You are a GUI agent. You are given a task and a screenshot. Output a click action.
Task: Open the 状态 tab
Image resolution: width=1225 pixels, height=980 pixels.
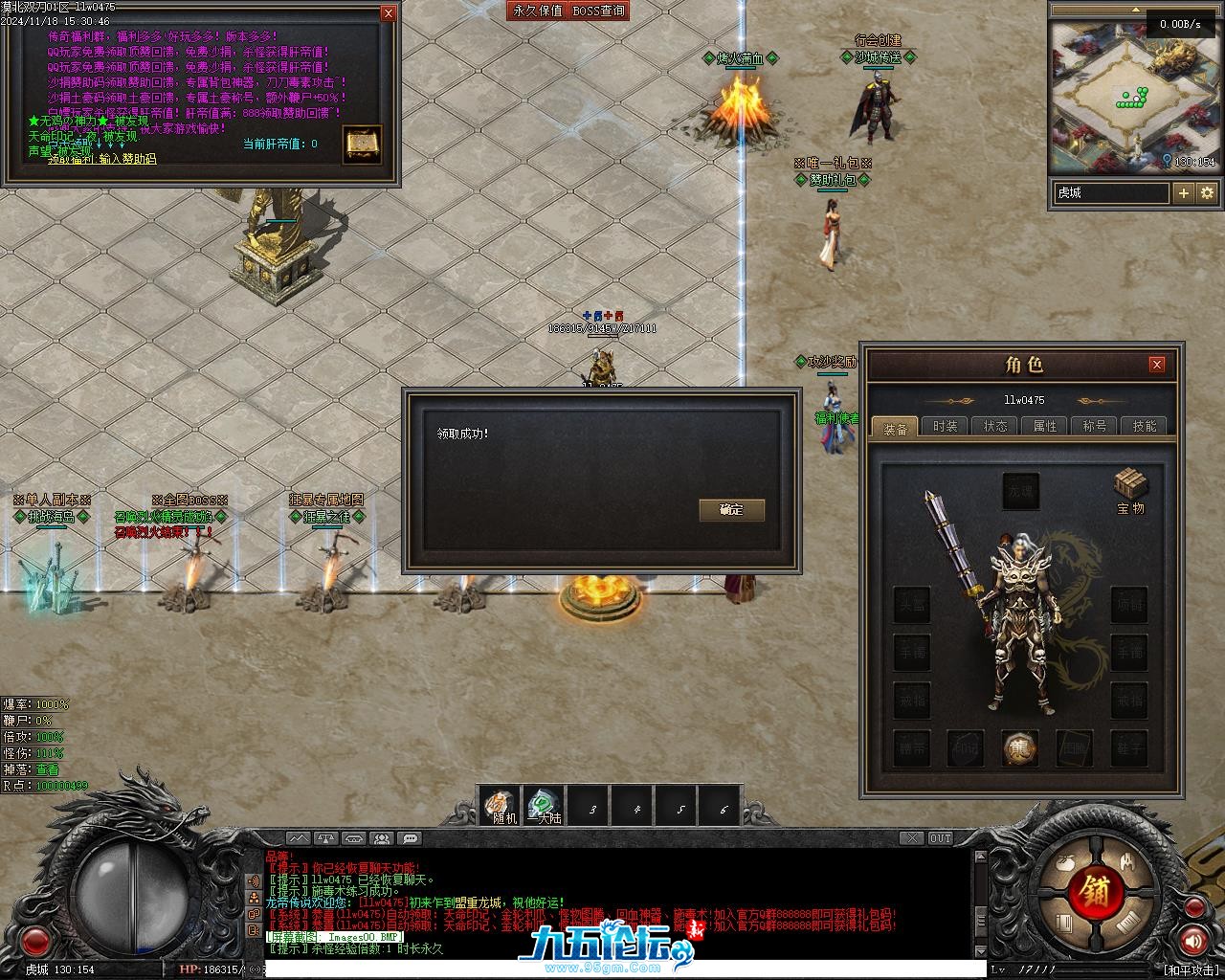pos(995,427)
